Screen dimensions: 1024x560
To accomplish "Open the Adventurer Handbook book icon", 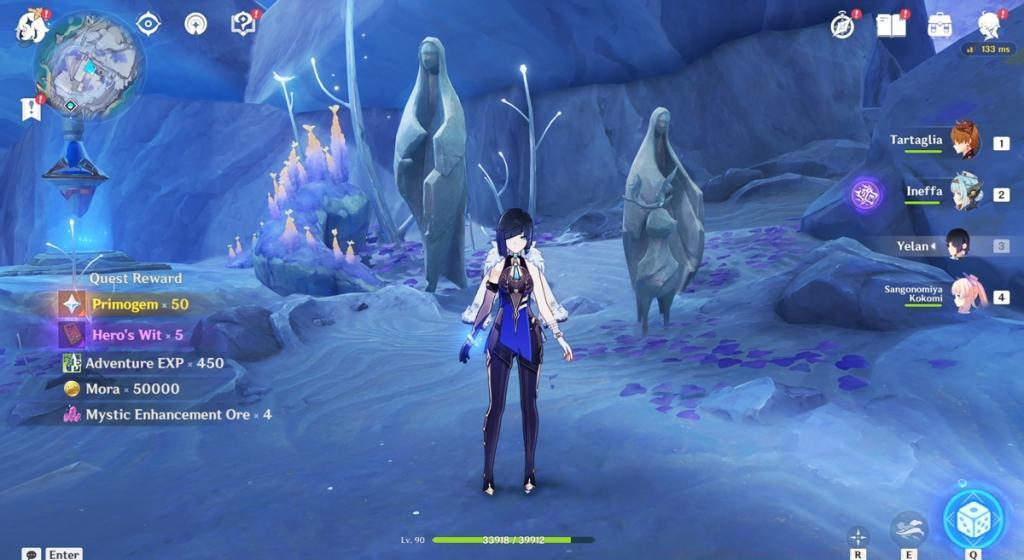I will 890,25.
